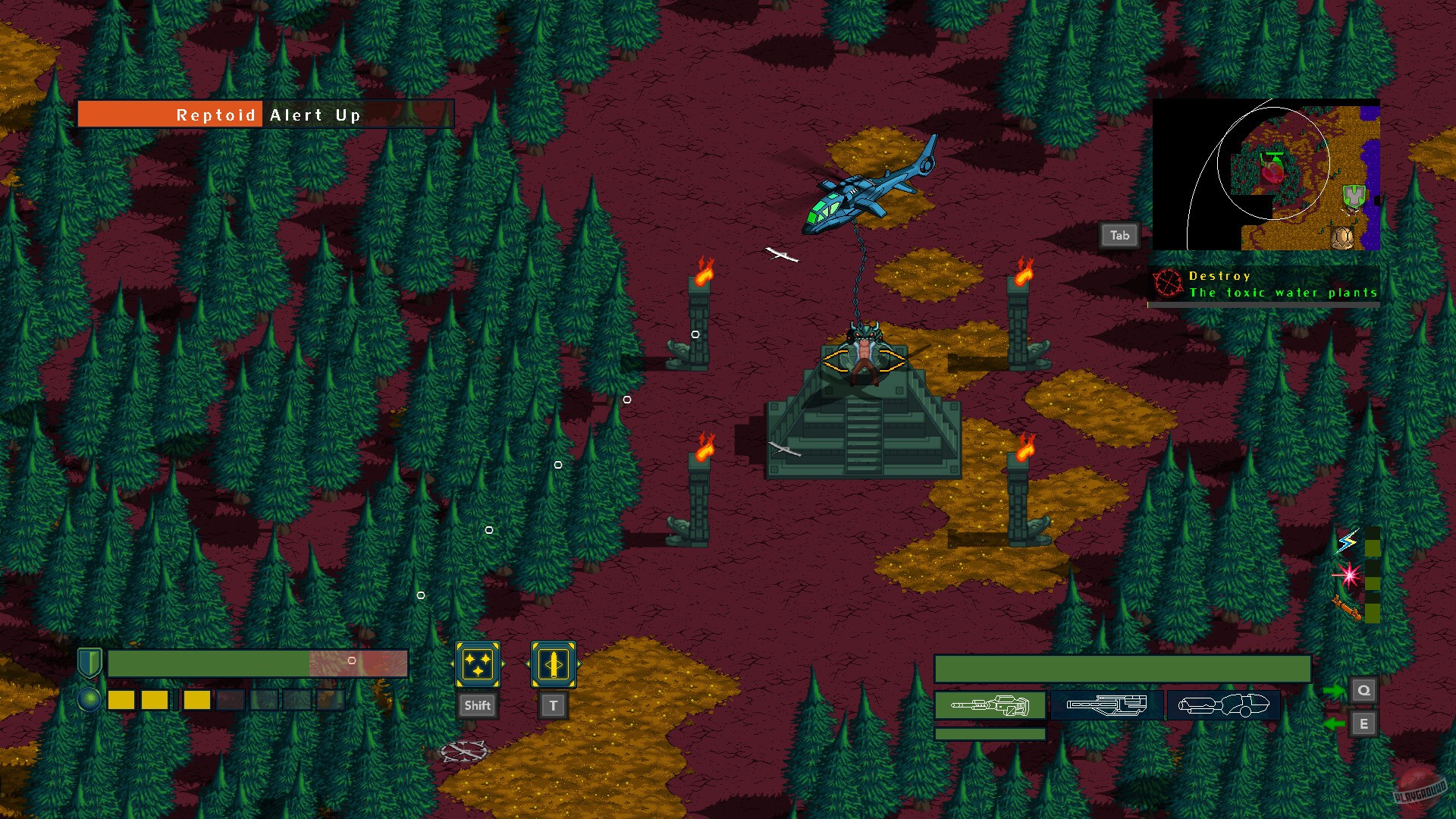Click the player health bar
This screenshot has height=819, width=1456.
click(258, 662)
